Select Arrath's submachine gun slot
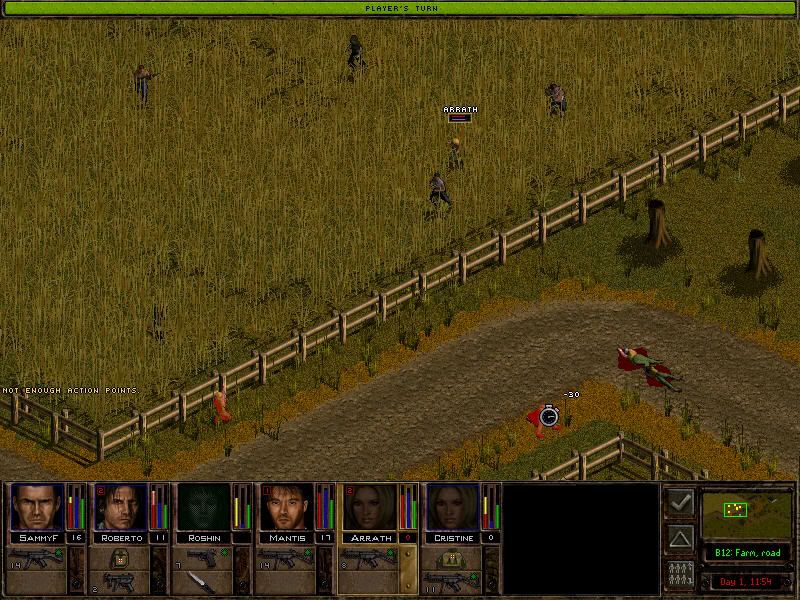The width and height of the screenshot is (800, 600). (370, 557)
